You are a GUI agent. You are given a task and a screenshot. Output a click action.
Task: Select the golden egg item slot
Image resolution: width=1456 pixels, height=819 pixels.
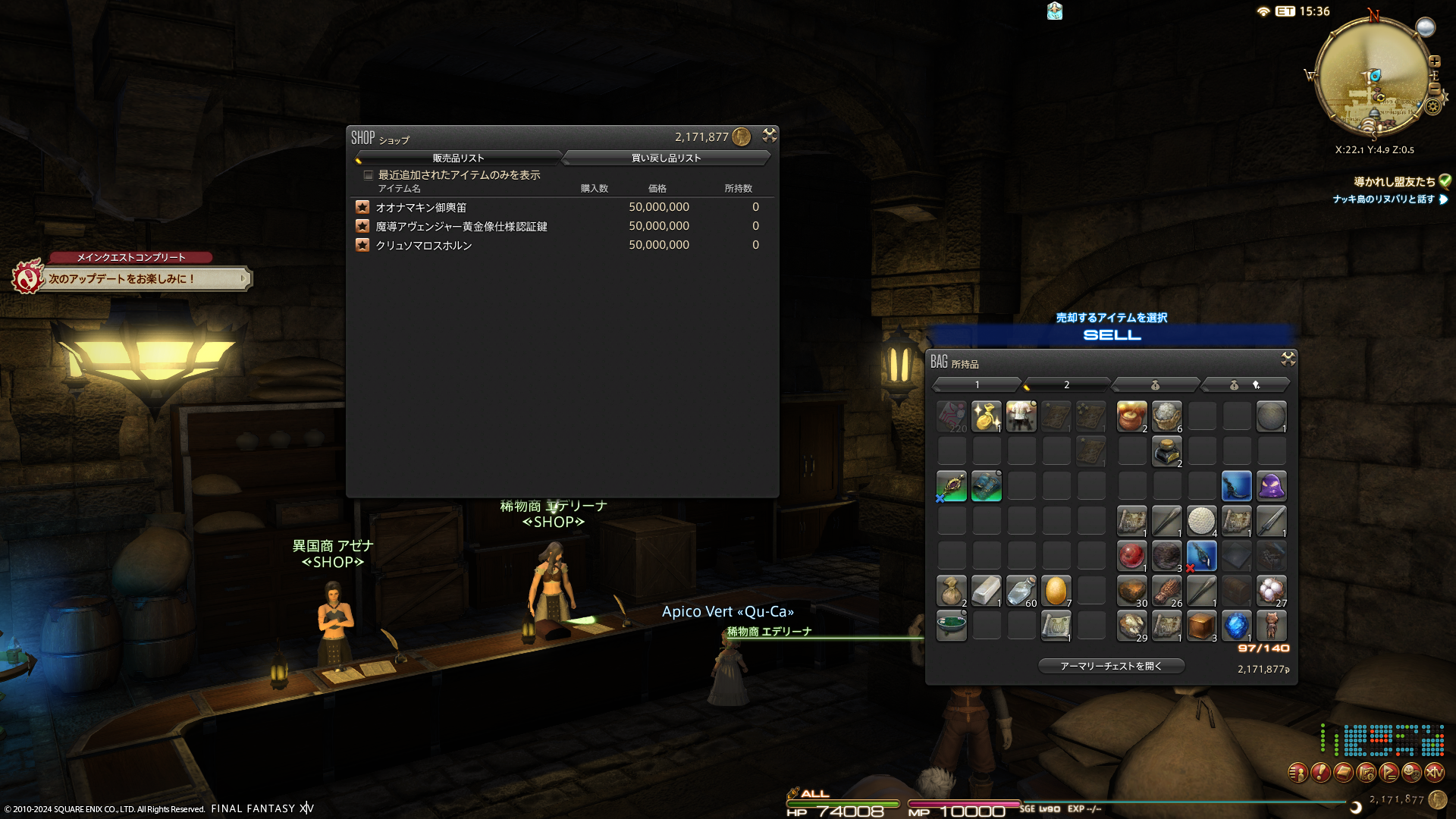pyautogui.click(x=1056, y=591)
